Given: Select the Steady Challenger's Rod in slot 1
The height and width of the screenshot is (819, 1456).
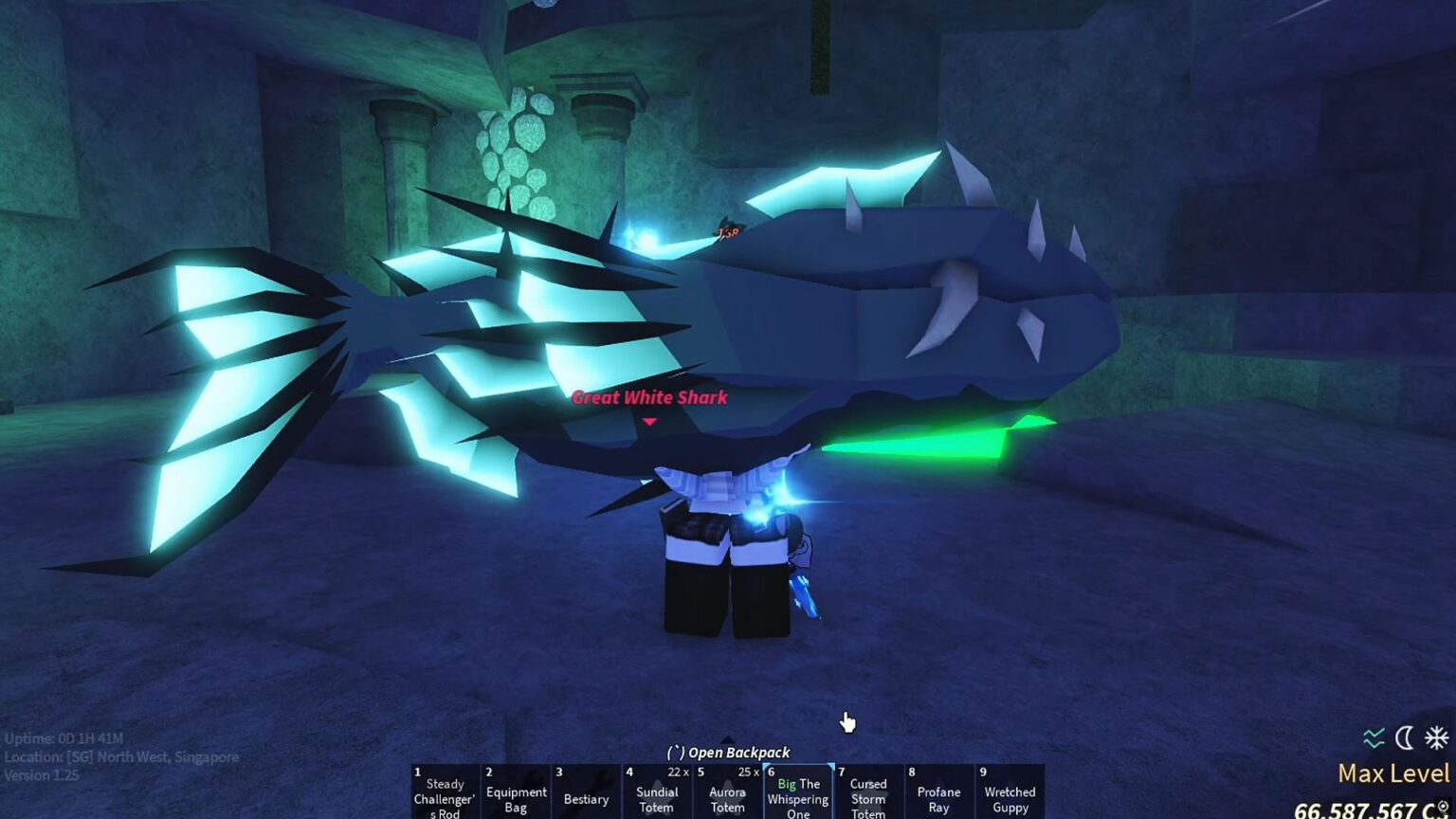Looking at the screenshot, I should pos(444,792).
